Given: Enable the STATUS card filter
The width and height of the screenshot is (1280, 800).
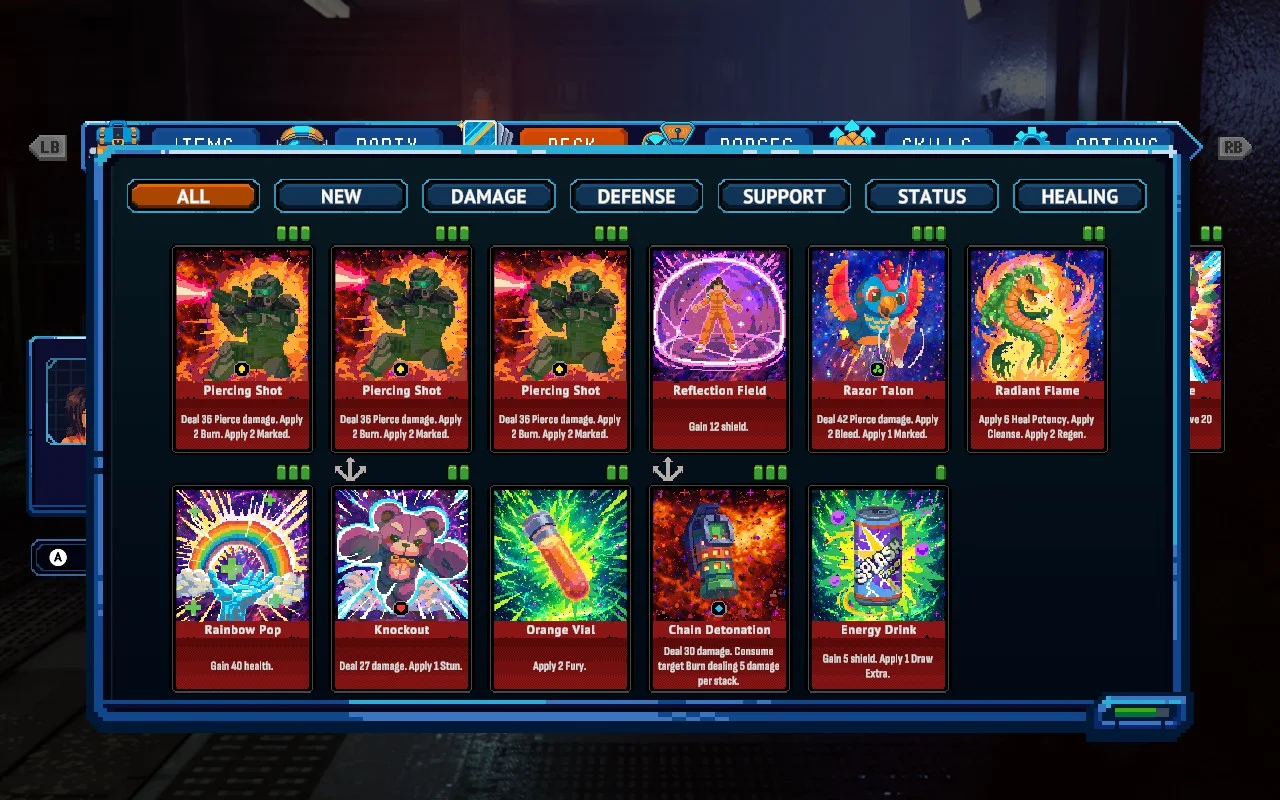Looking at the screenshot, I should (931, 196).
